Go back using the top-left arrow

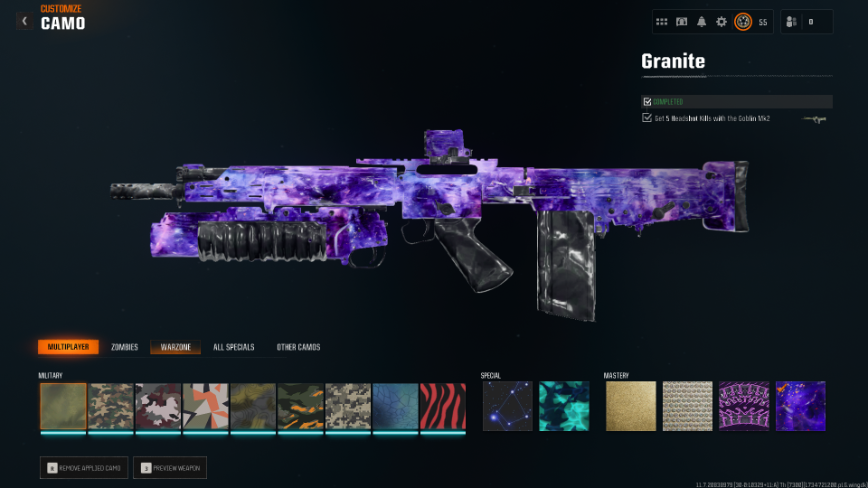[24, 21]
